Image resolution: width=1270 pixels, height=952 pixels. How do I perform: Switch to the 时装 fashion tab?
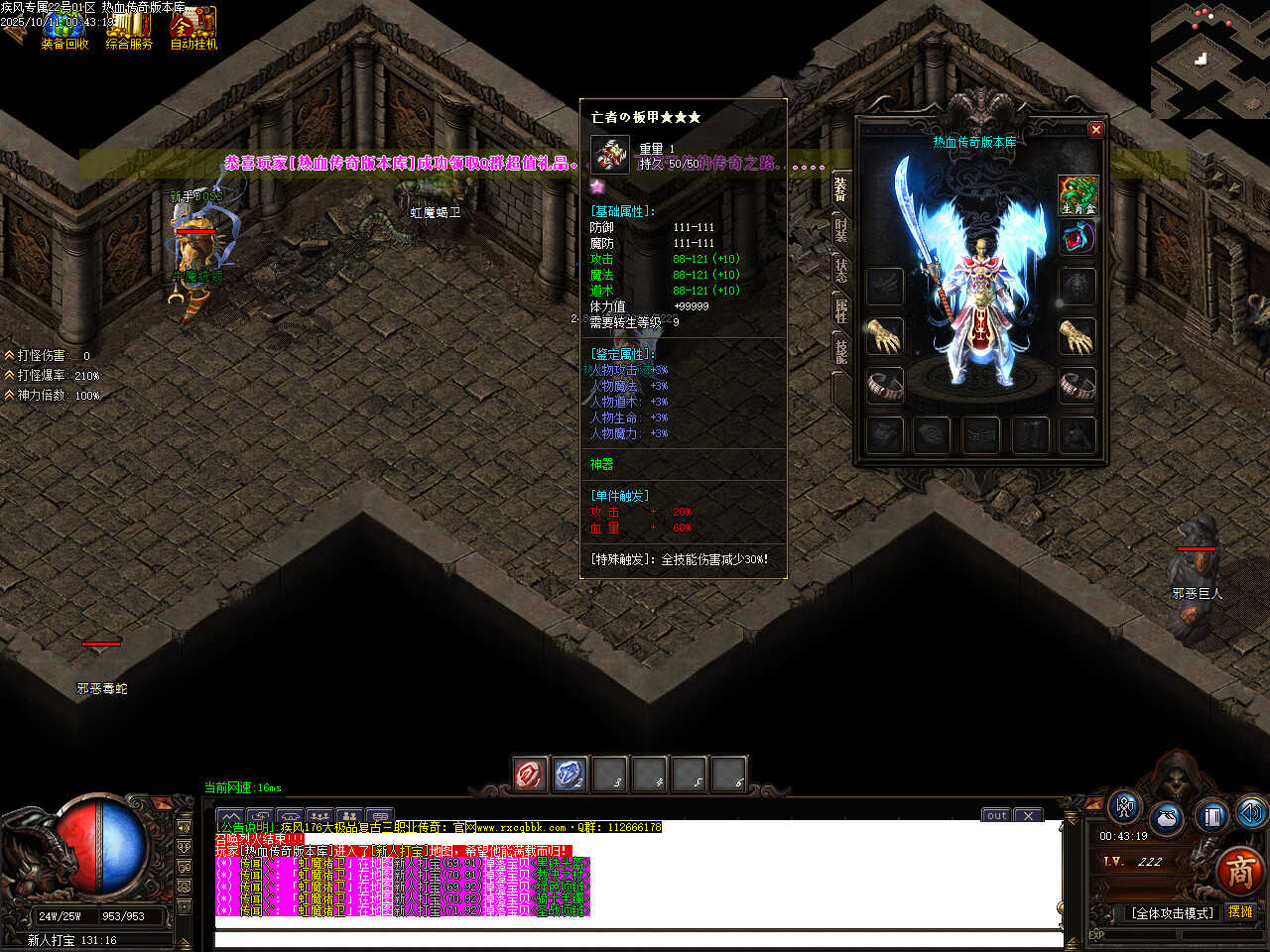(x=841, y=229)
